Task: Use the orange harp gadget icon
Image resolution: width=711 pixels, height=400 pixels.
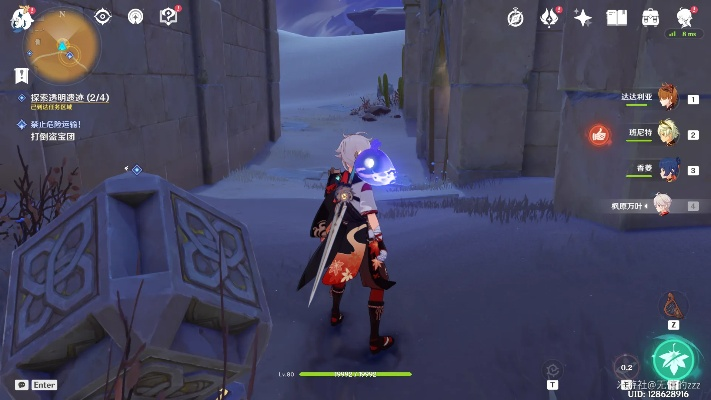Action: (674, 302)
